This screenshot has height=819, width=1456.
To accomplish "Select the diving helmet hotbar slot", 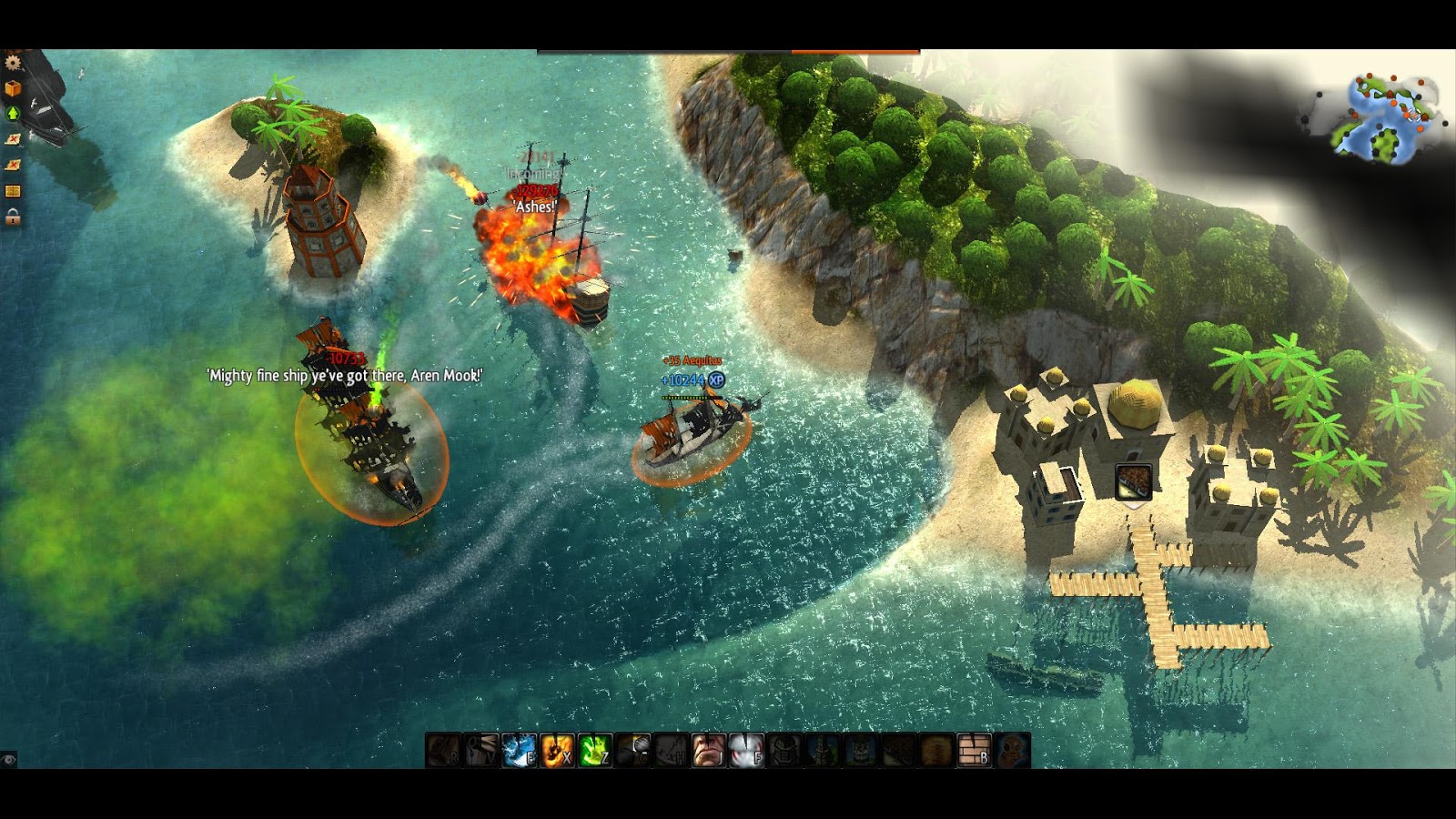I will [x=1012, y=751].
